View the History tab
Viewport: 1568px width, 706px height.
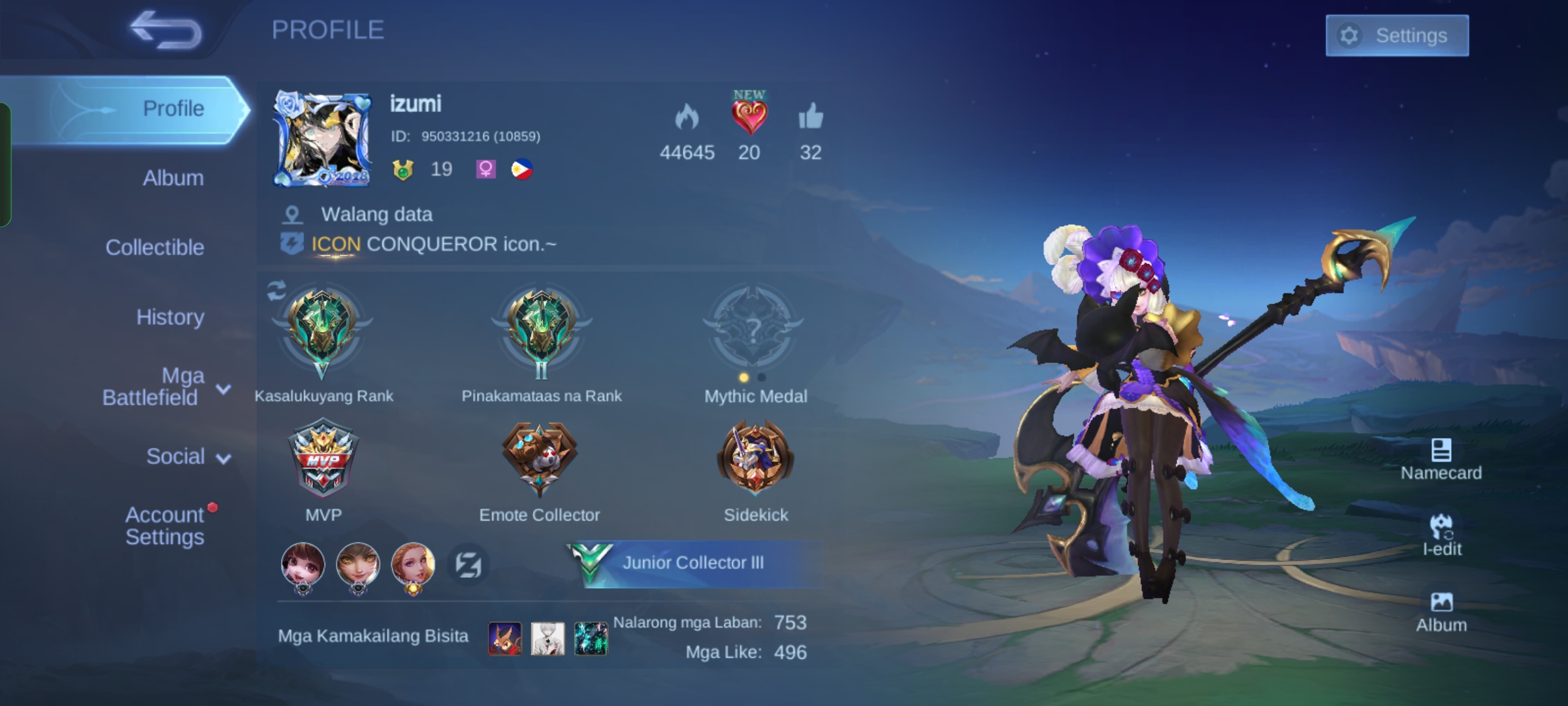coord(170,317)
